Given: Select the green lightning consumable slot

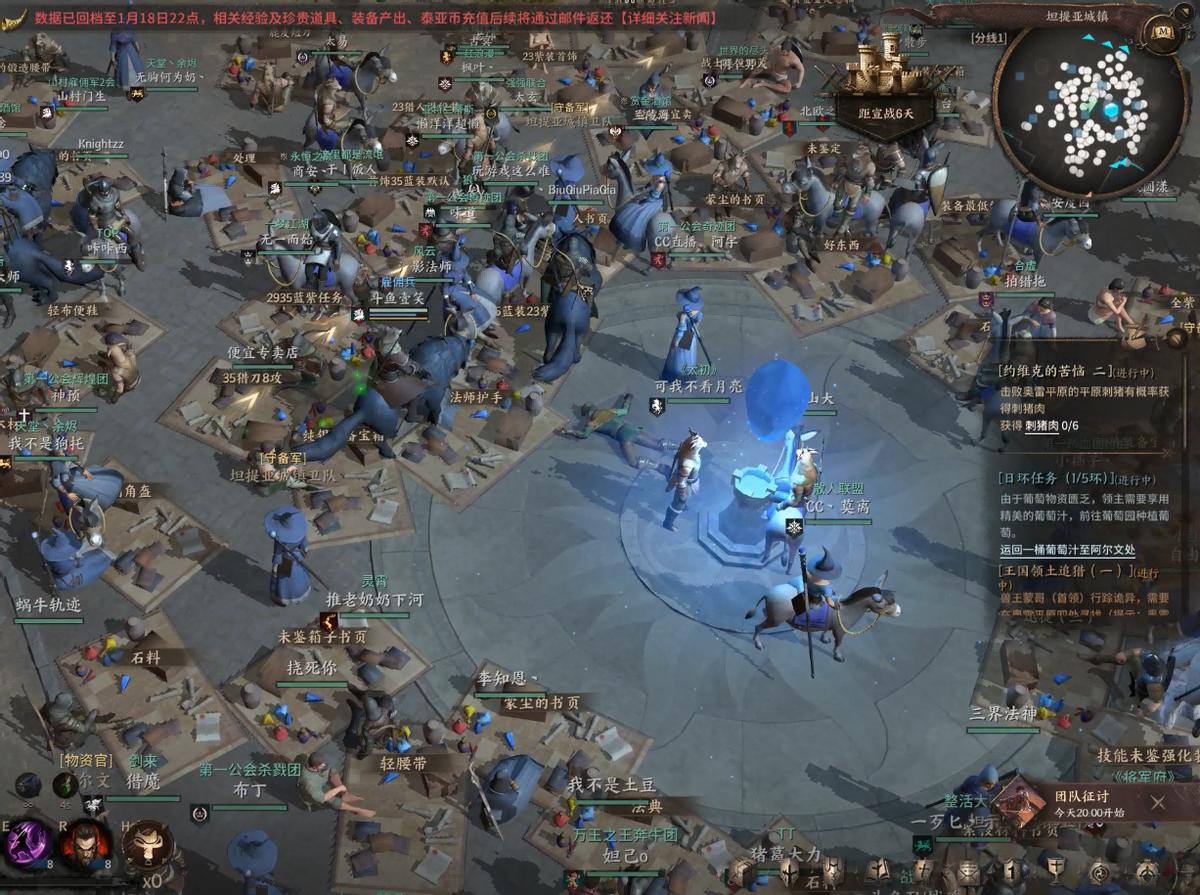Looking at the screenshot, I should [x=65, y=784].
